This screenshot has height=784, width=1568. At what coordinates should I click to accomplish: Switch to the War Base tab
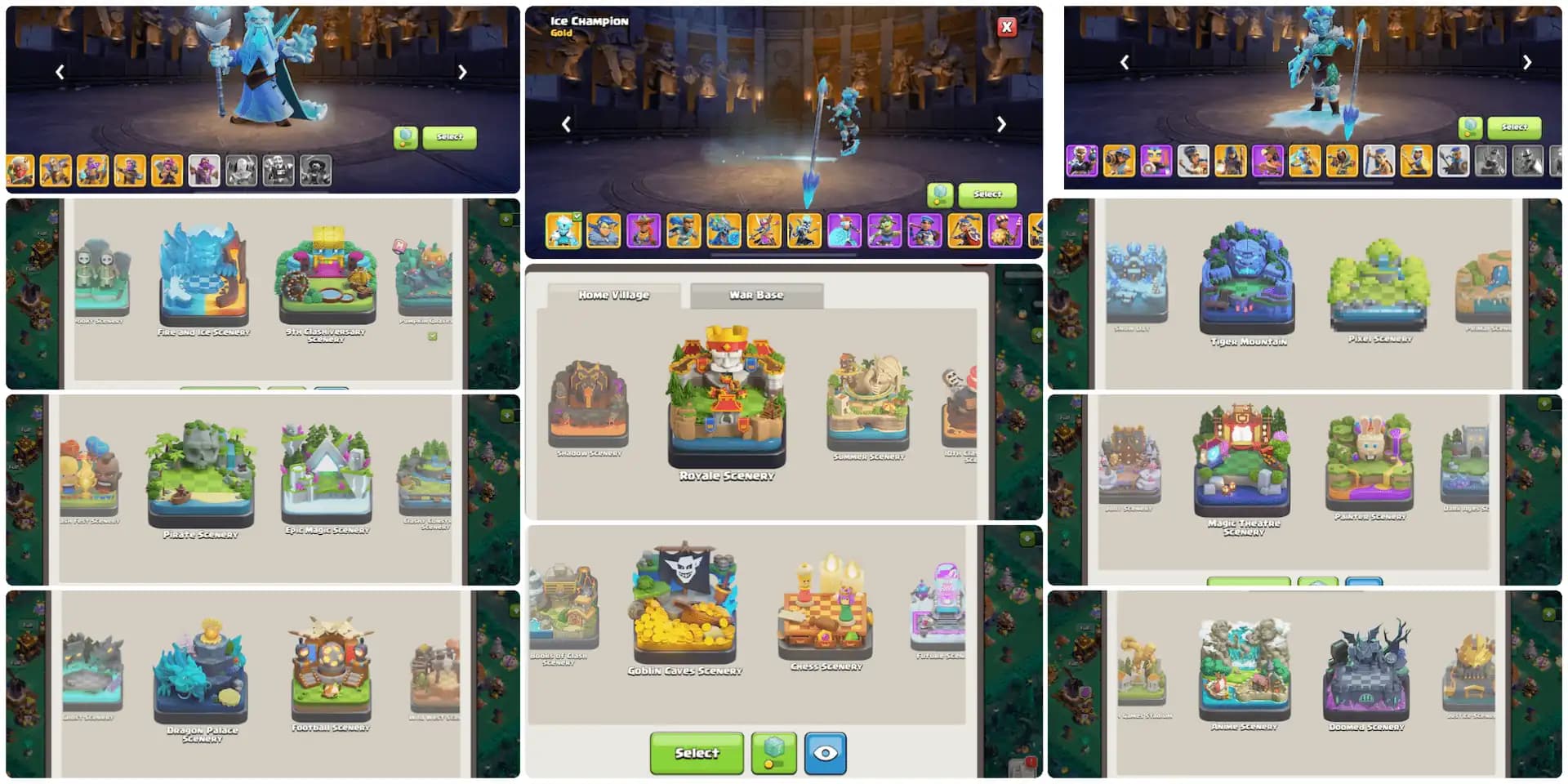click(756, 295)
